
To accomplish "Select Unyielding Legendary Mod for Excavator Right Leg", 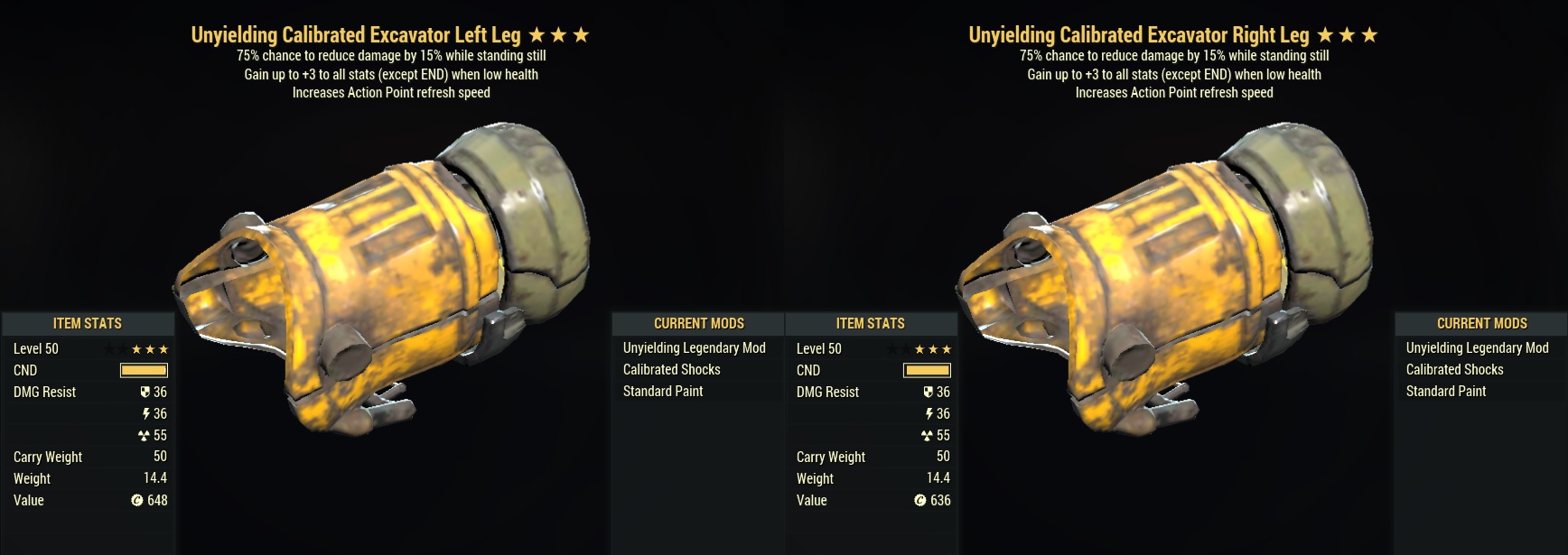I will (x=1477, y=347).
